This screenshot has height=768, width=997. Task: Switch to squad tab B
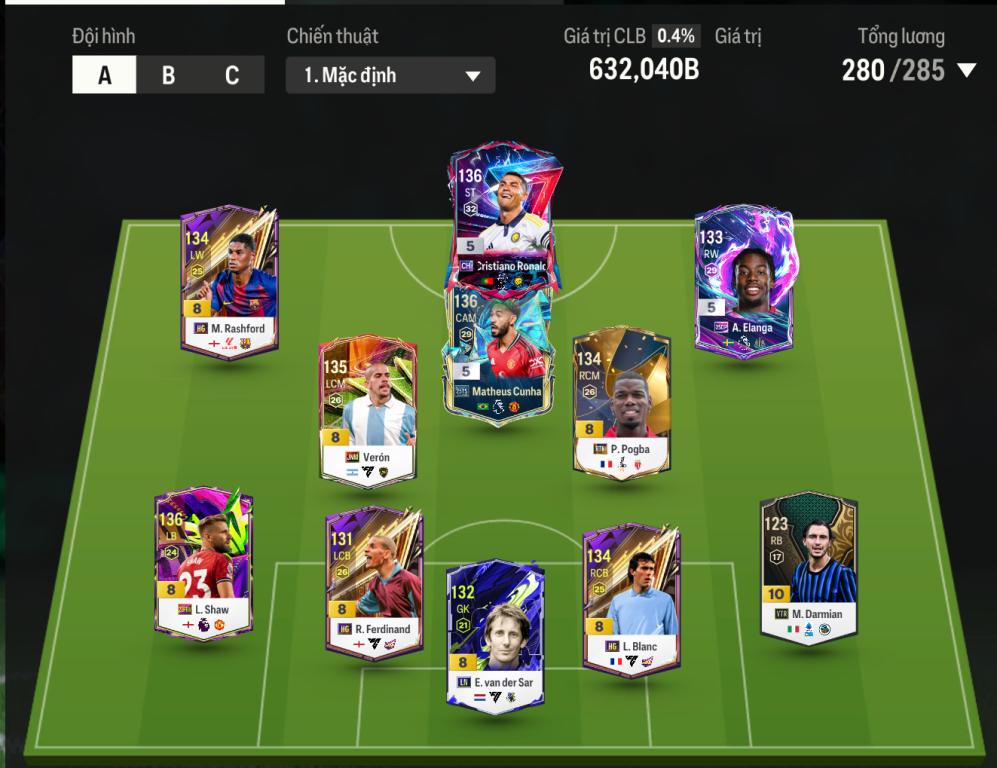point(168,75)
